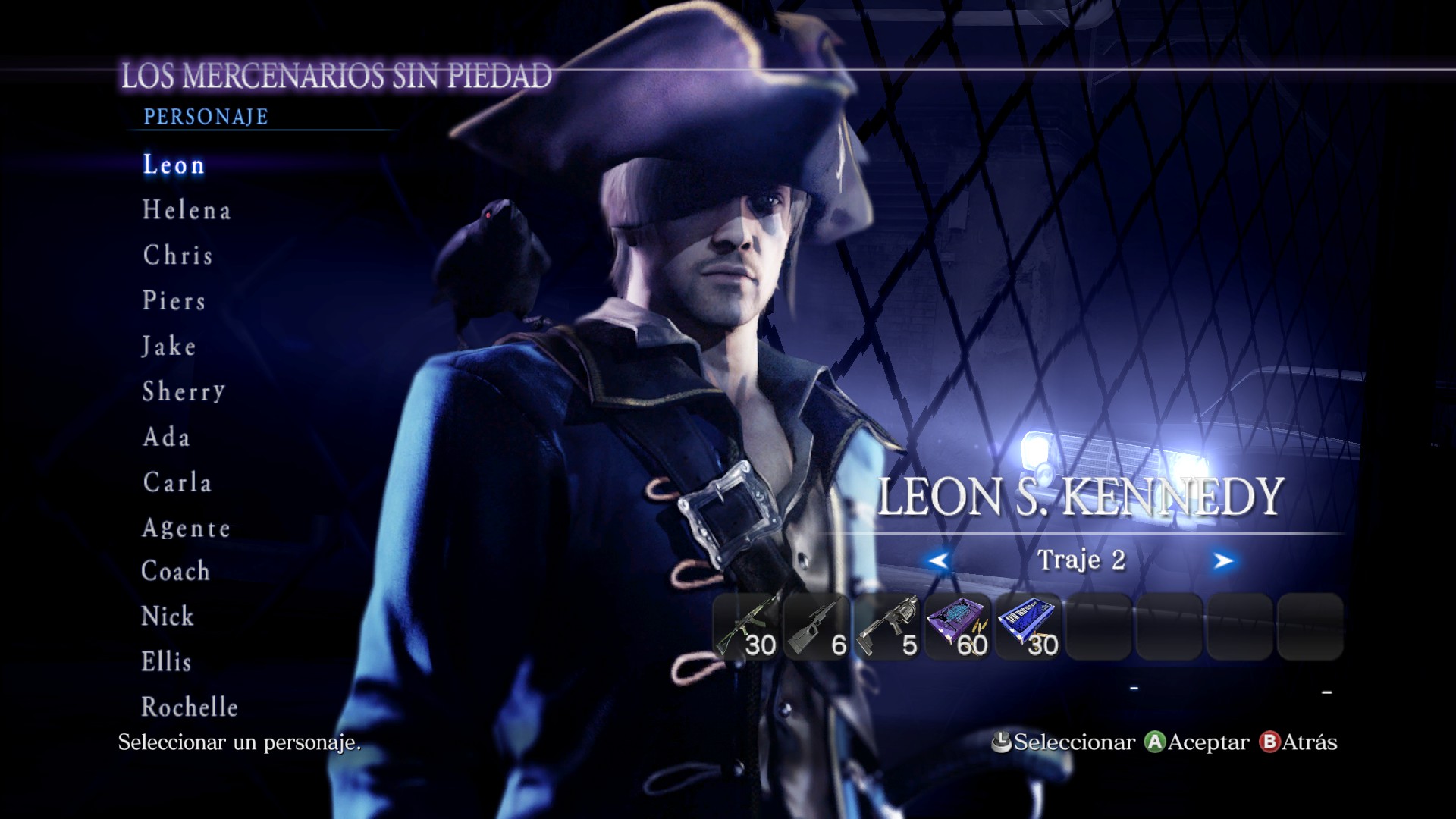Switch to the previous costume with left arrow
Viewport: 1456px width, 819px height.
938,560
